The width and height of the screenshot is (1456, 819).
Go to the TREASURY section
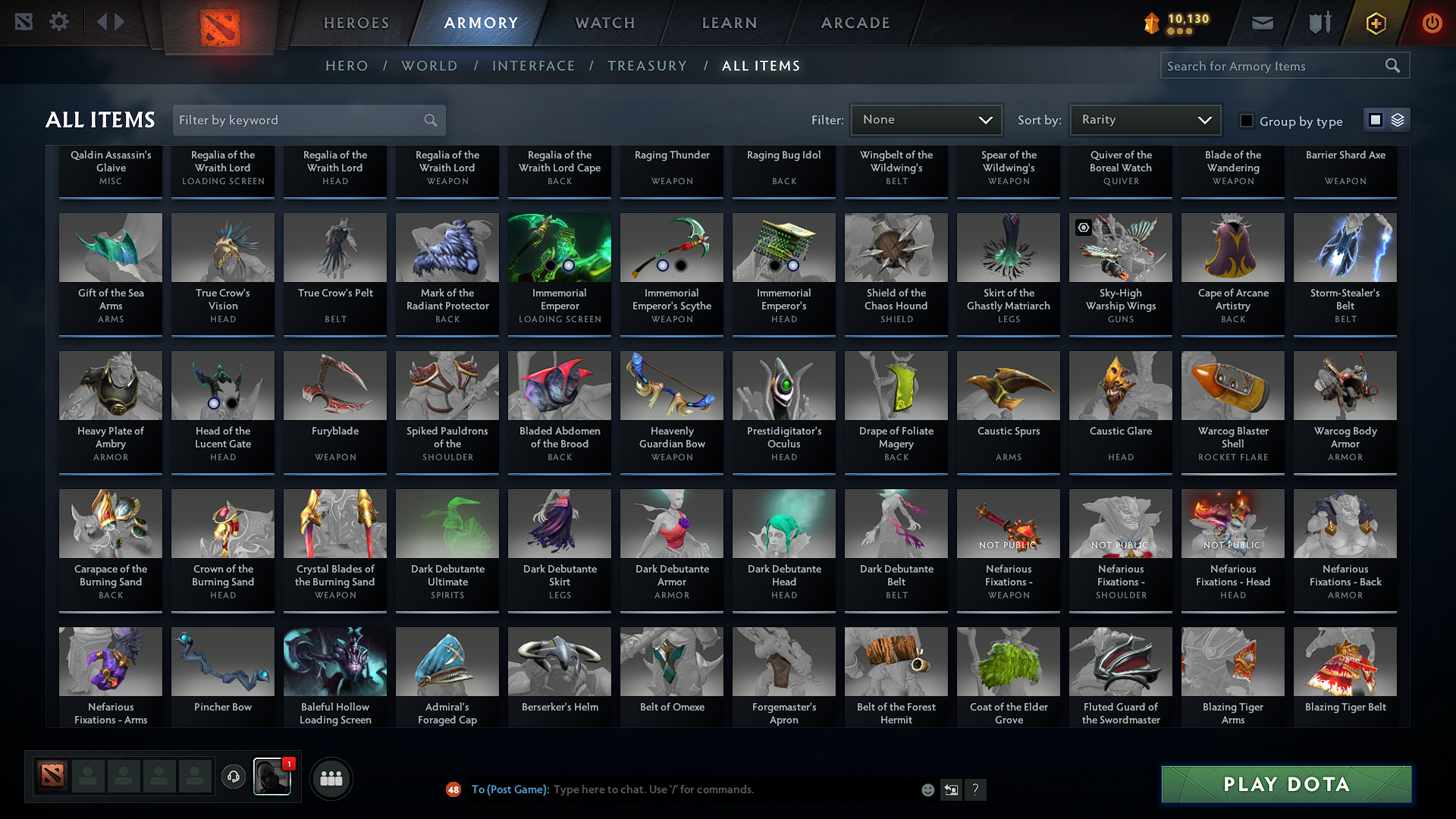tap(647, 66)
